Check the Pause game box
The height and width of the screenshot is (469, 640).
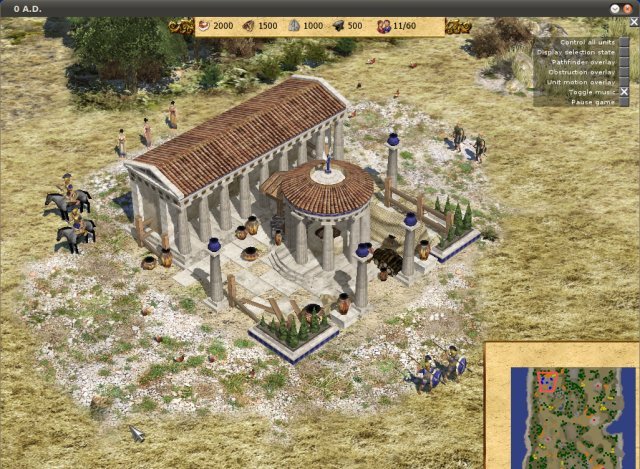(x=624, y=103)
